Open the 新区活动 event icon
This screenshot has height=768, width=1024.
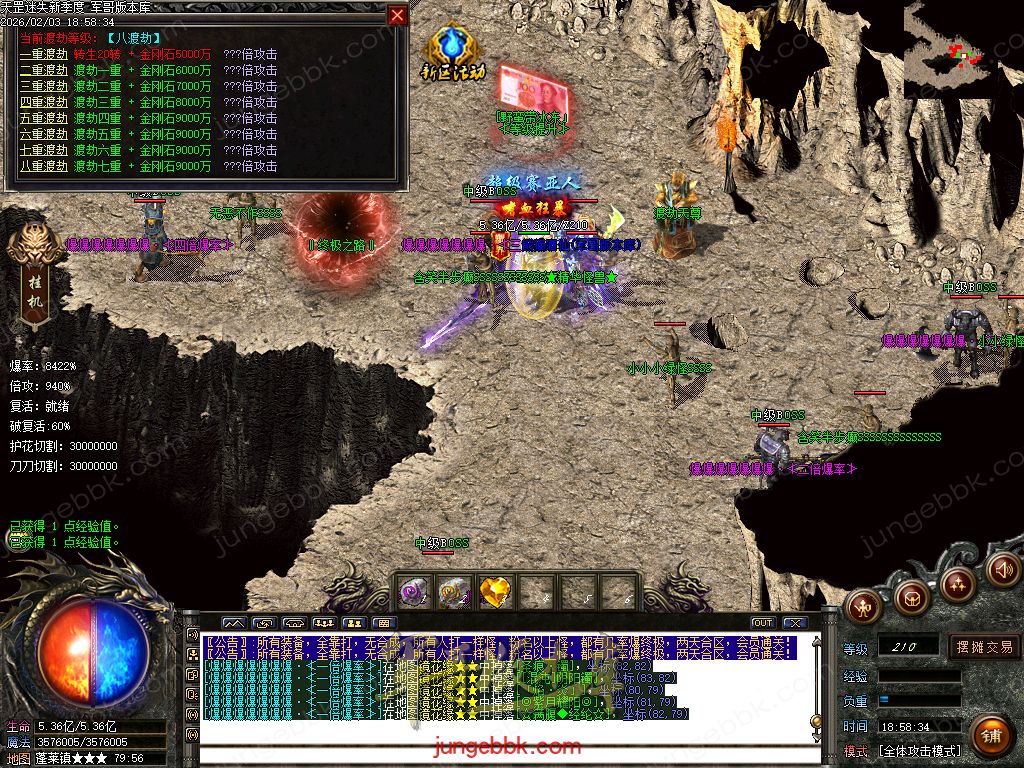coord(455,52)
